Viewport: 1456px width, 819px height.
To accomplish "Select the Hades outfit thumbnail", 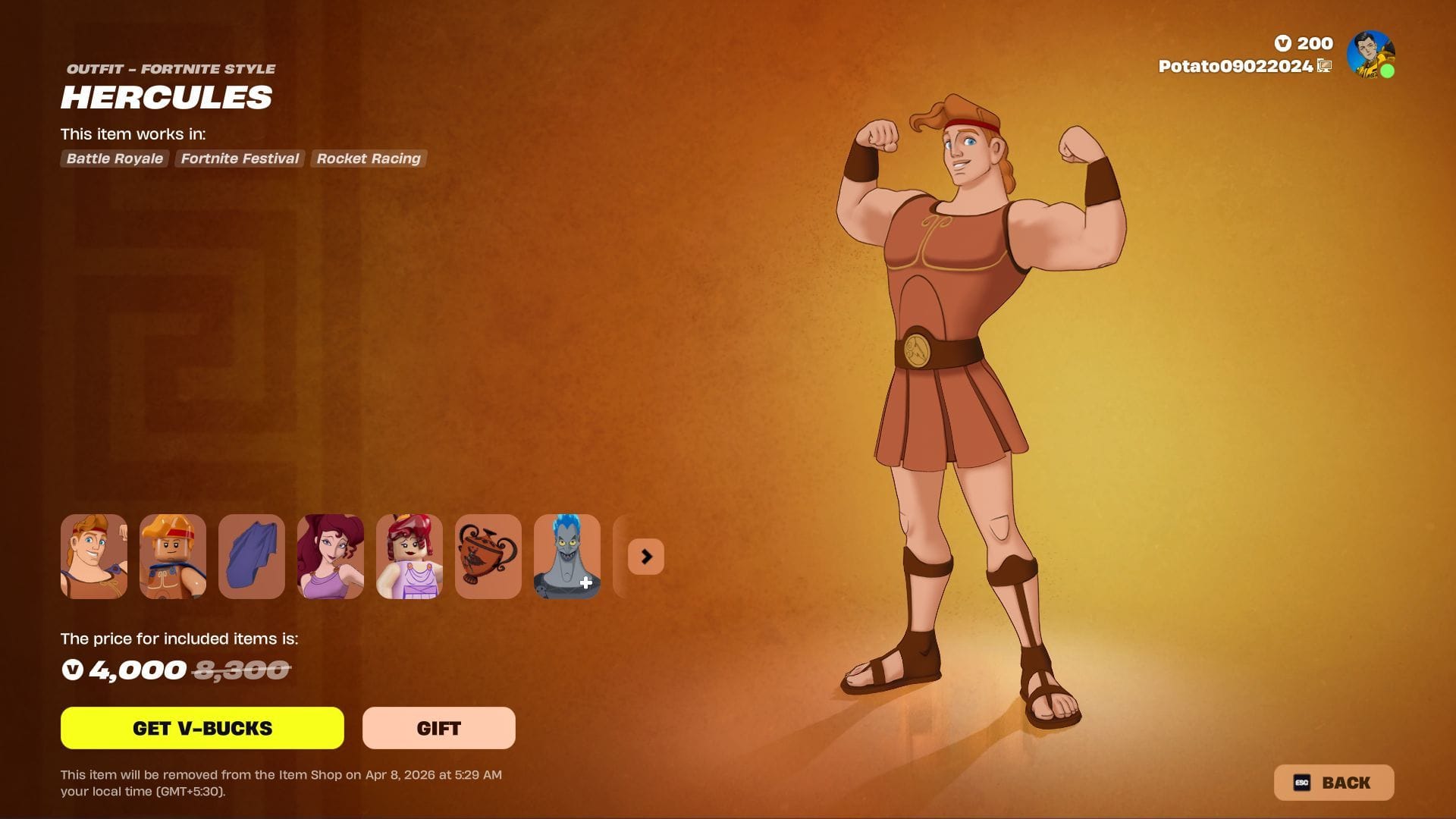I will pos(567,557).
